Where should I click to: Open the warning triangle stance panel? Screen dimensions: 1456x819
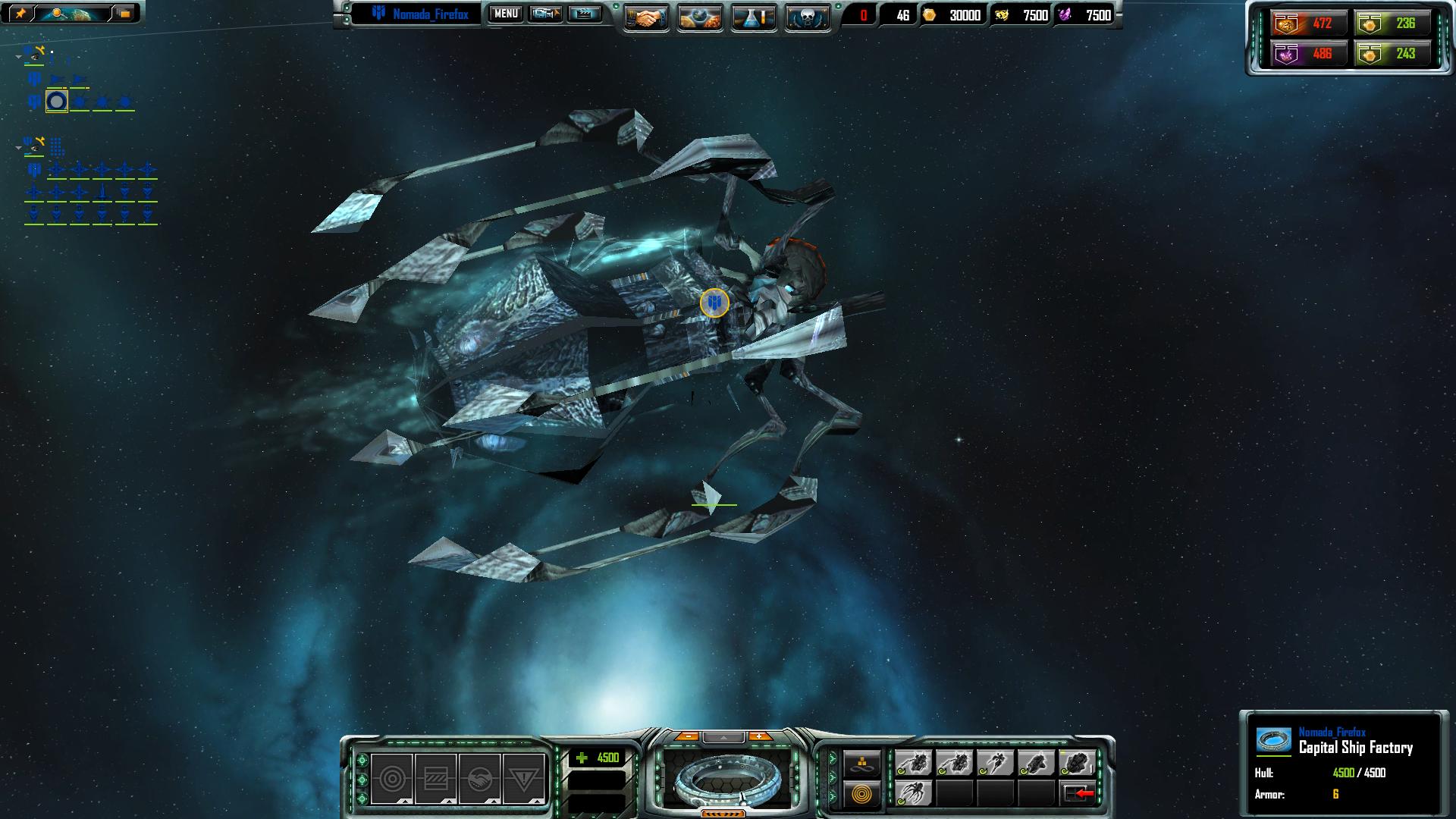[522, 779]
